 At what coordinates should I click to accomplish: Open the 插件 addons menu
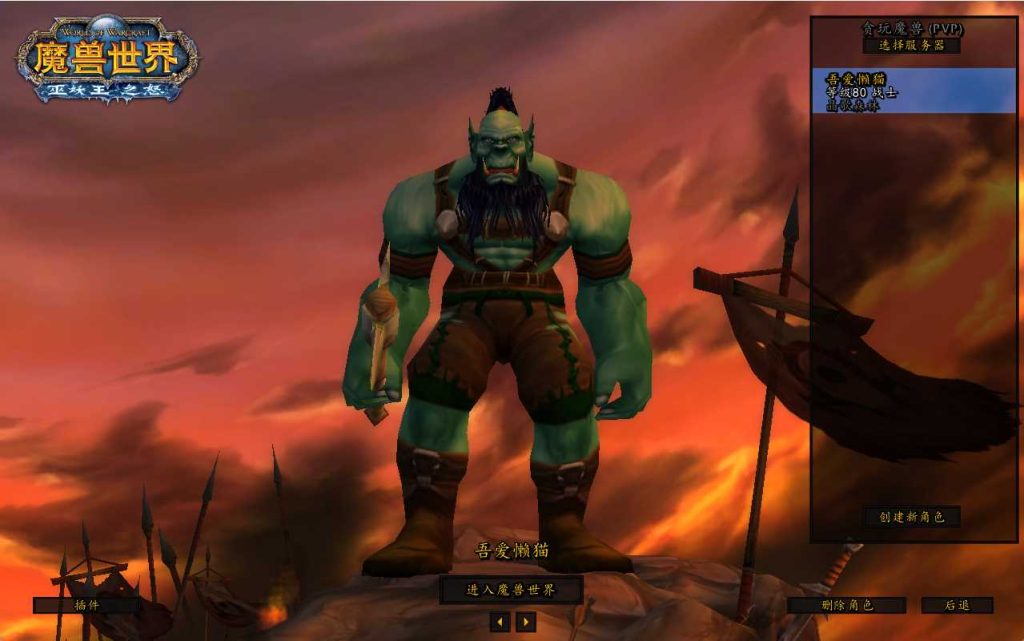(86, 605)
